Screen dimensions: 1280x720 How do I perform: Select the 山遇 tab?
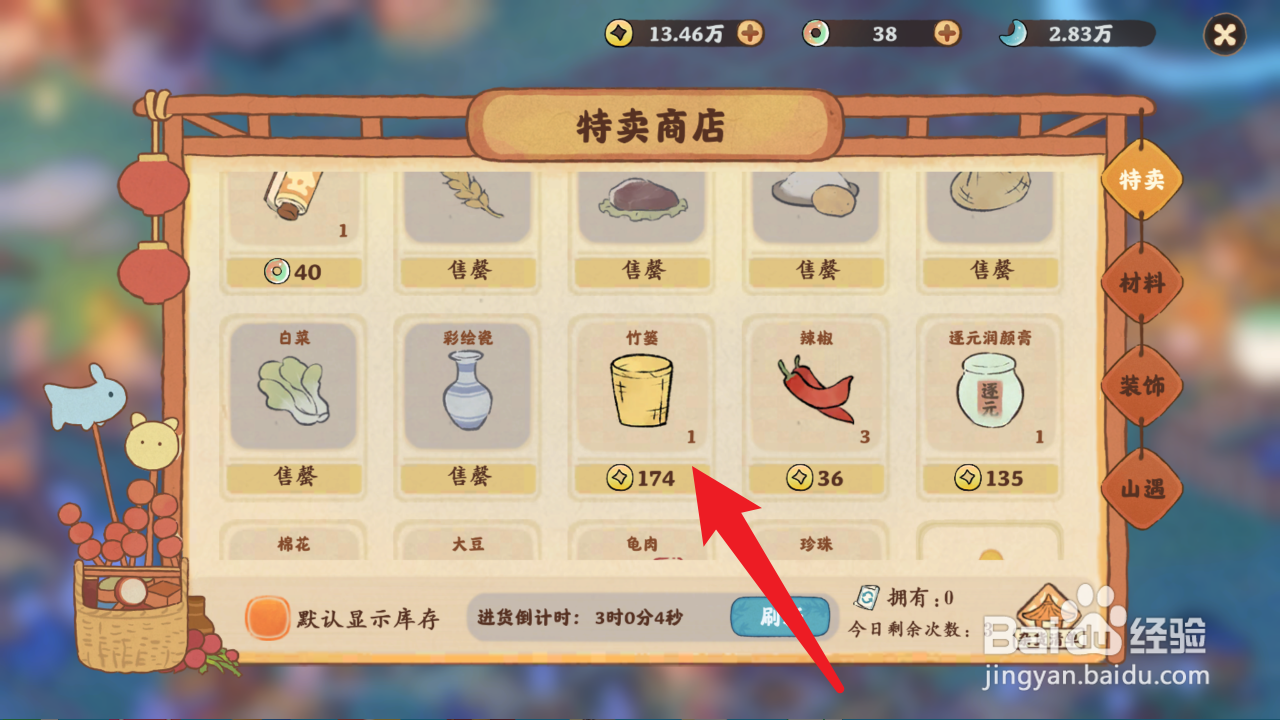(x=1143, y=488)
